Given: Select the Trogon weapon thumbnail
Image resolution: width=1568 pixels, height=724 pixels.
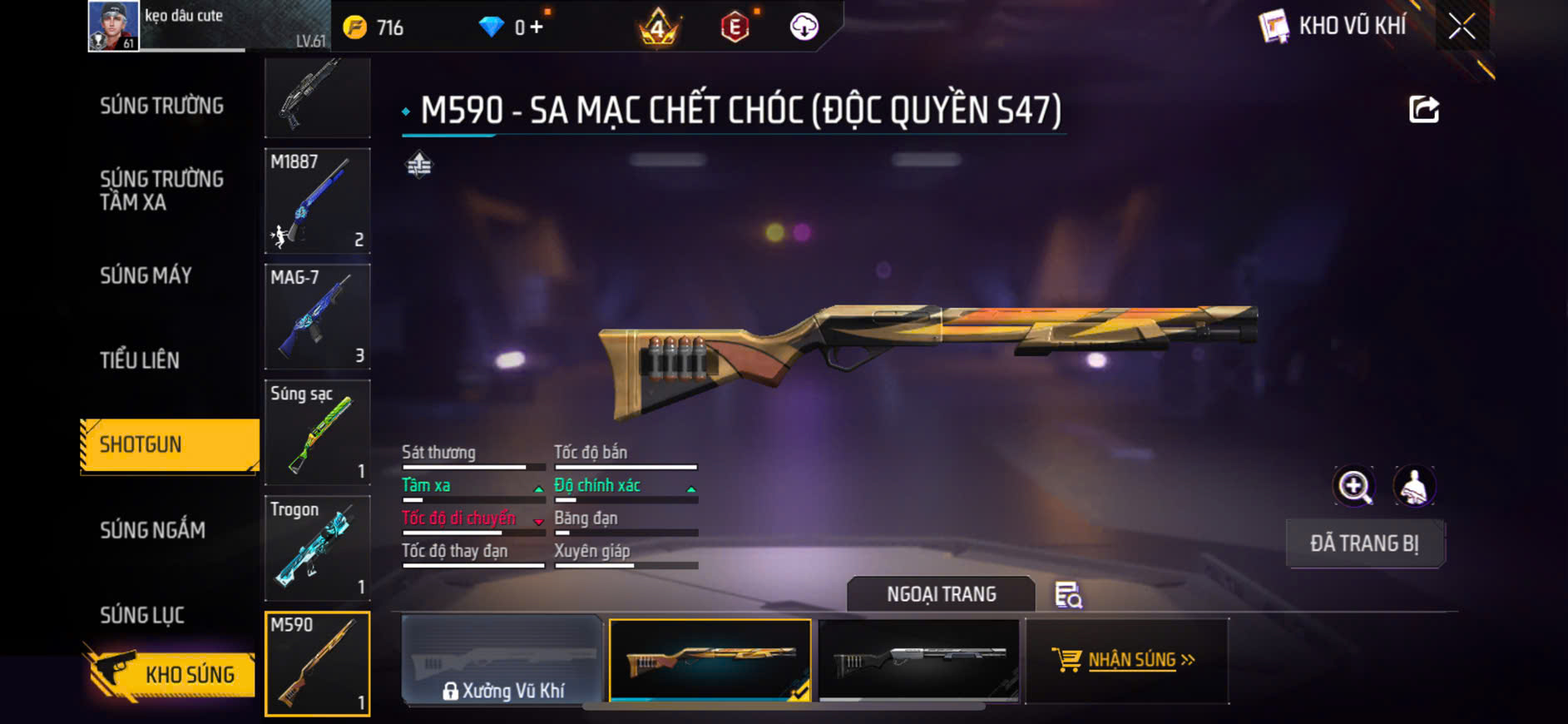Looking at the screenshot, I should pos(317,548).
